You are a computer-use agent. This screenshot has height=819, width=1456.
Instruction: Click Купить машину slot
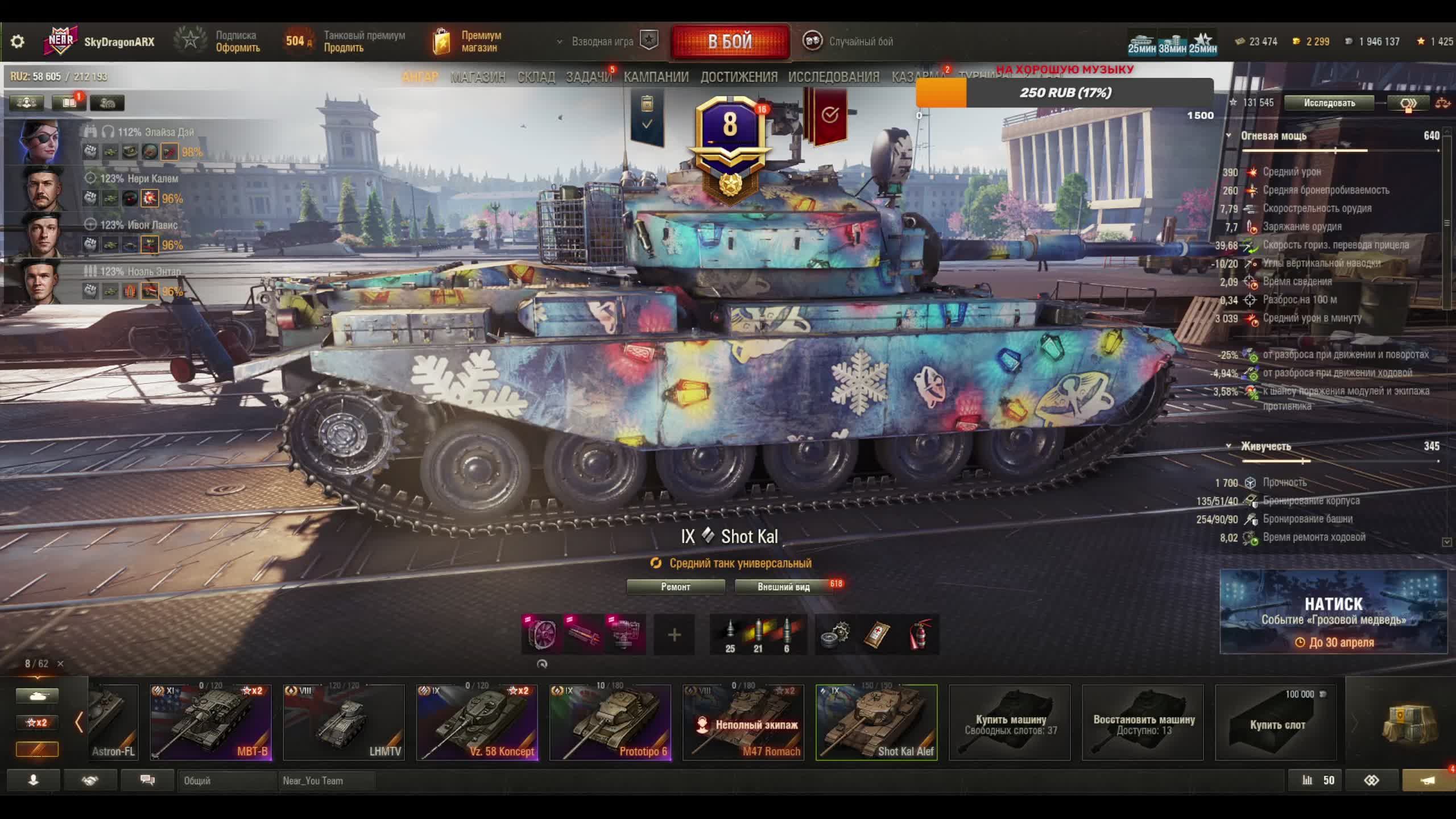(1010, 723)
